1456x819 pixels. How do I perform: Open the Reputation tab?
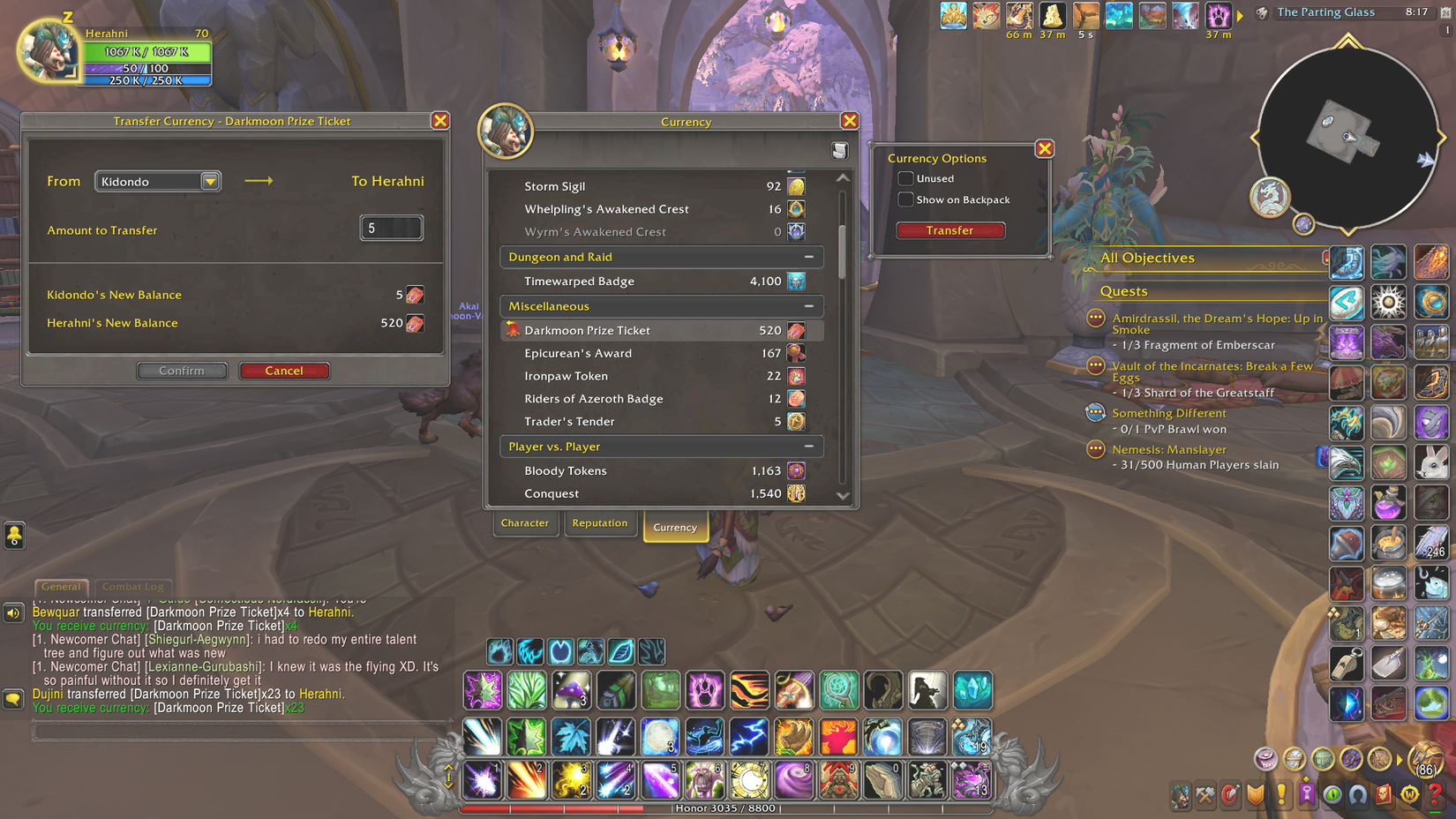(x=601, y=522)
